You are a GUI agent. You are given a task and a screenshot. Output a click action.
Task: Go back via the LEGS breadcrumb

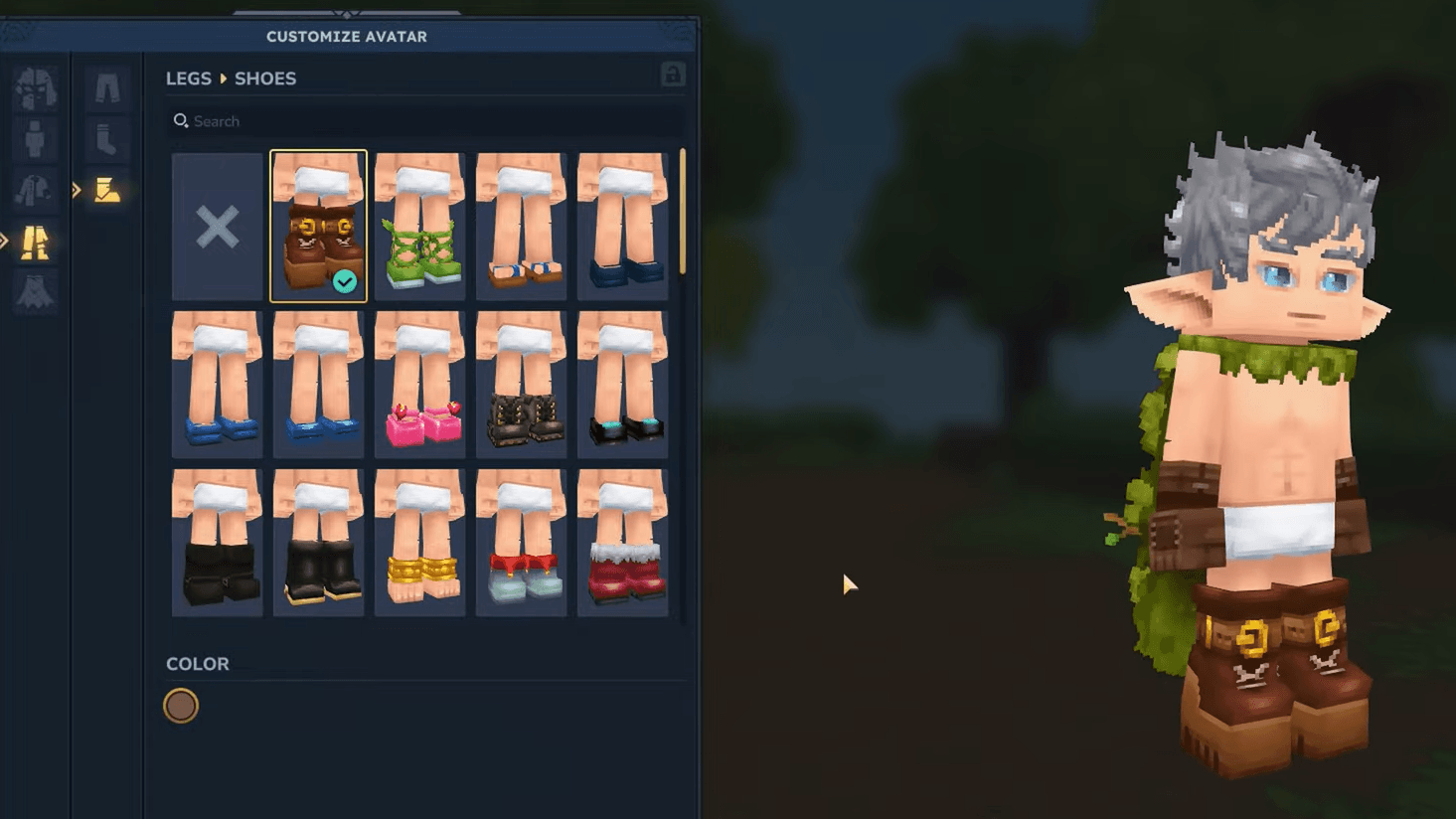click(x=188, y=79)
